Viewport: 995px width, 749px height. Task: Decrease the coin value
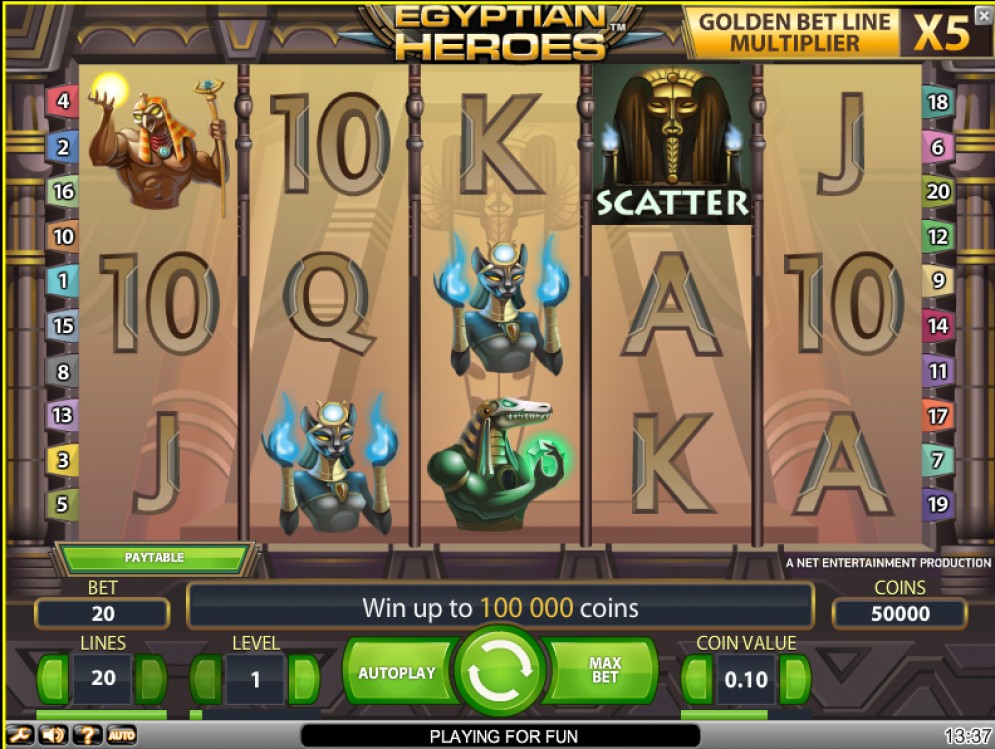pos(696,680)
